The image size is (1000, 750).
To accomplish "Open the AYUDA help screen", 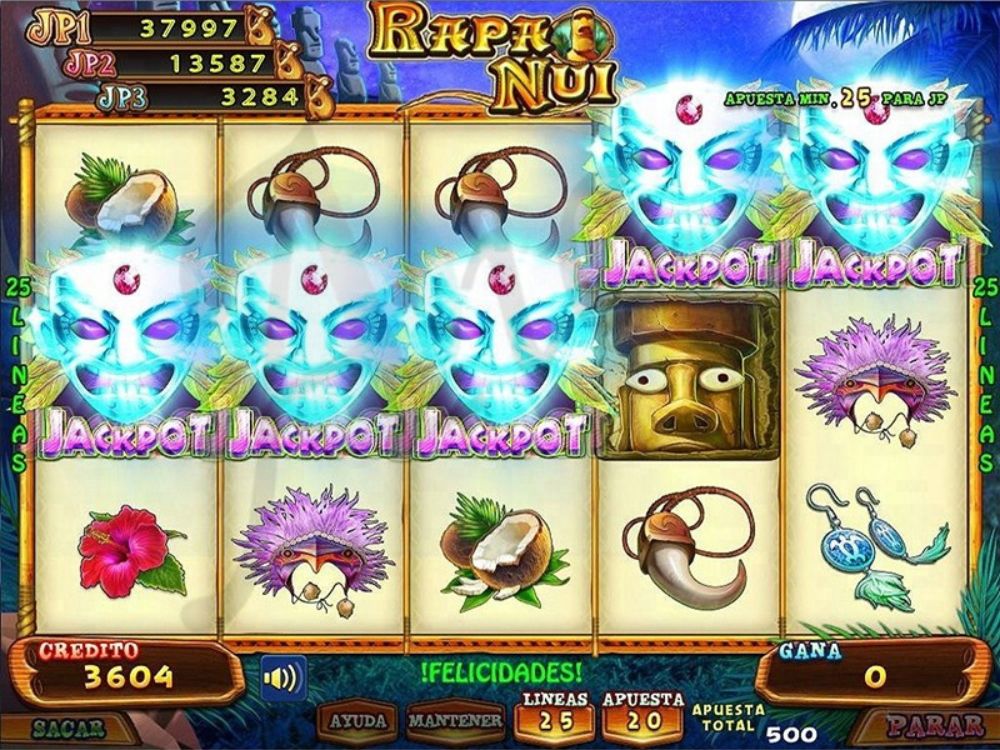I will pyautogui.click(x=359, y=721).
